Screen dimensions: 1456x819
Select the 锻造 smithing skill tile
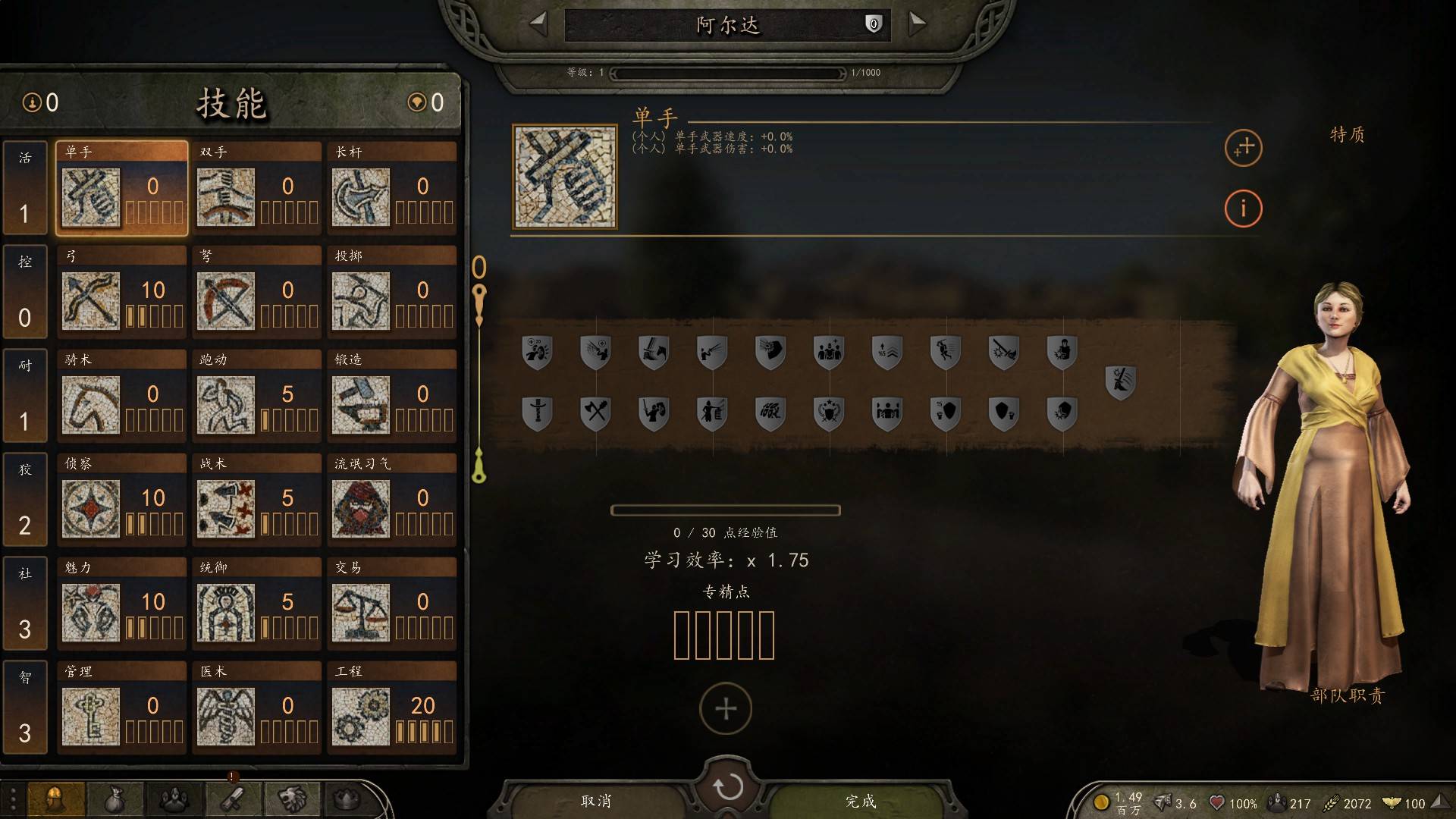point(391,396)
